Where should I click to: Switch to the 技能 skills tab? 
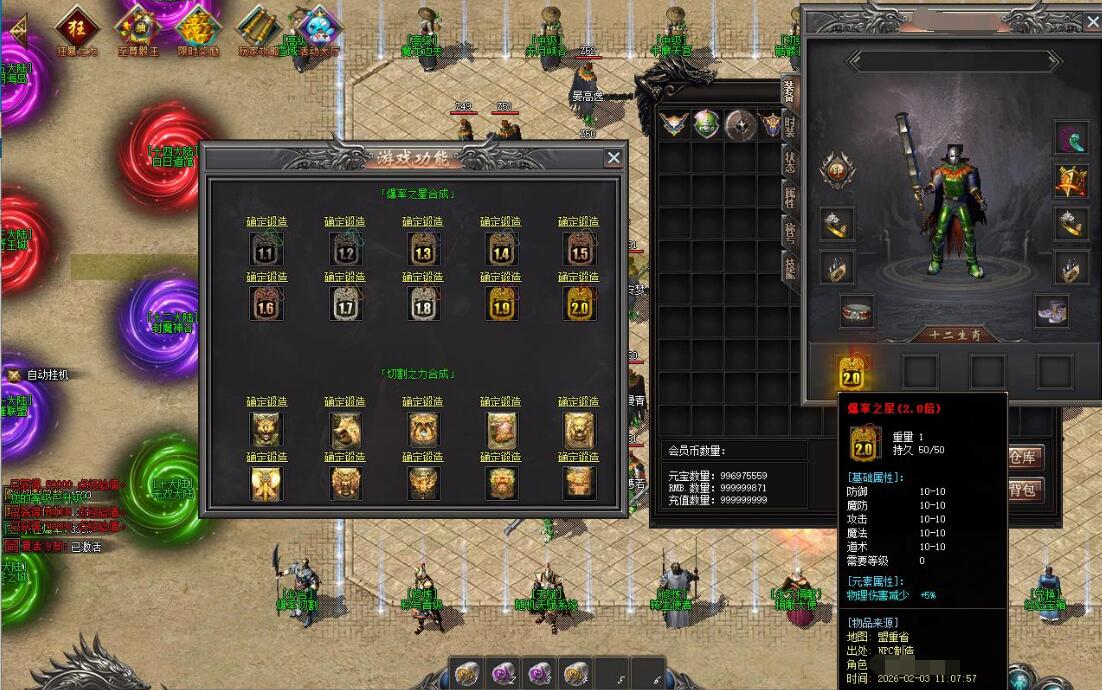coord(789,264)
